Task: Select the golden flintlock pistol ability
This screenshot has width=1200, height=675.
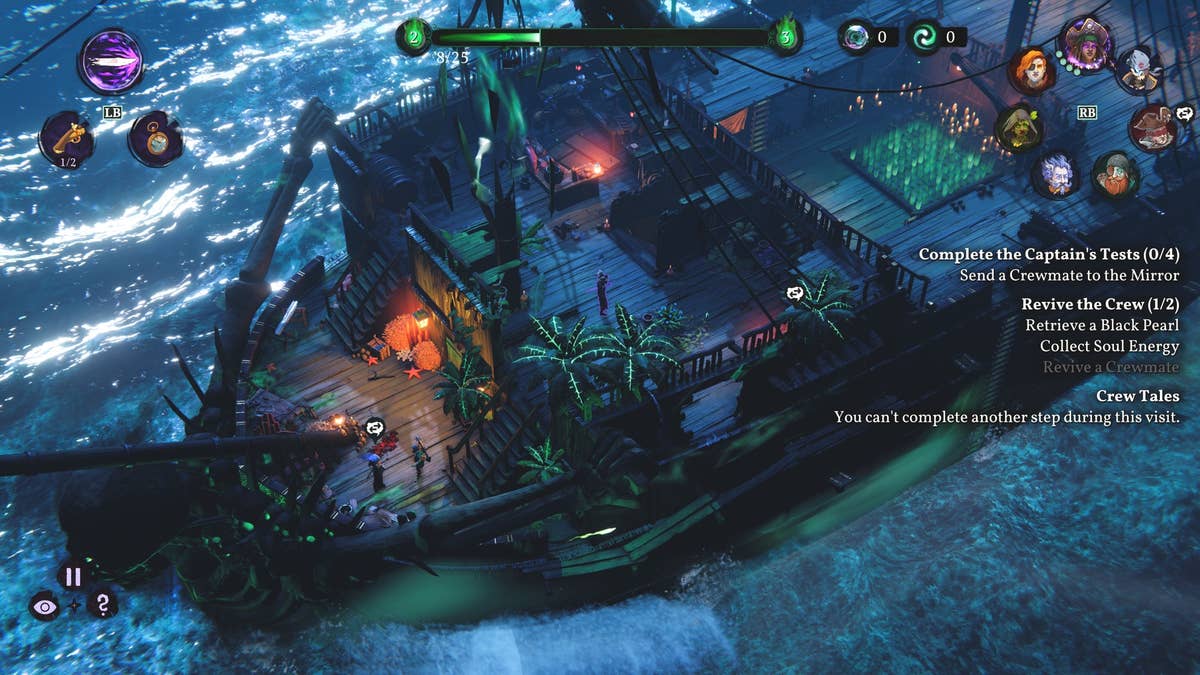Action: (x=67, y=138)
